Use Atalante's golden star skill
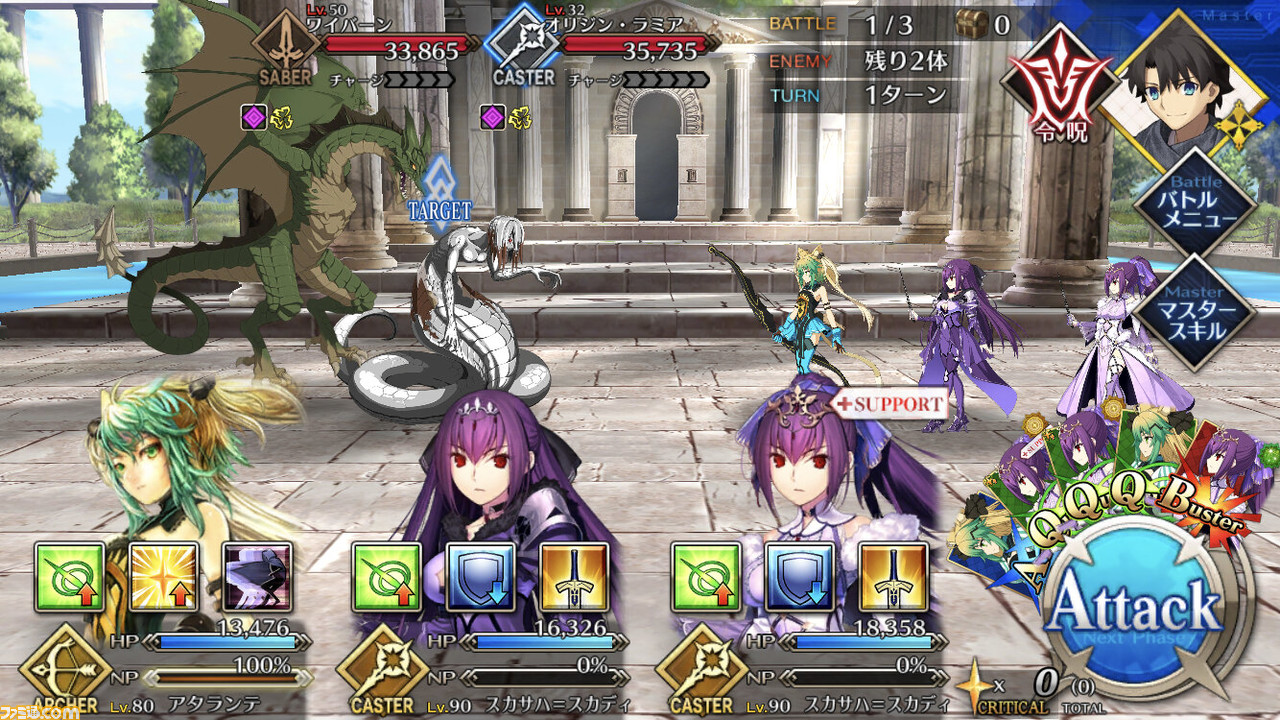Image resolution: width=1280 pixels, height=720 pixels. click(164, 577)
